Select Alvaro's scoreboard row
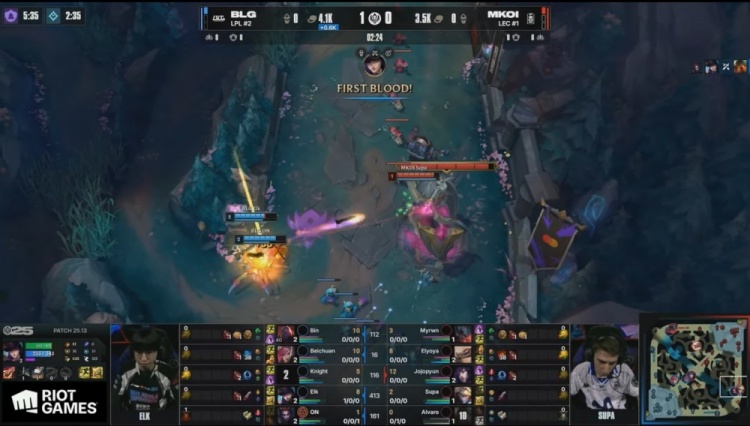The image size is (750, 426). [430, 413]
